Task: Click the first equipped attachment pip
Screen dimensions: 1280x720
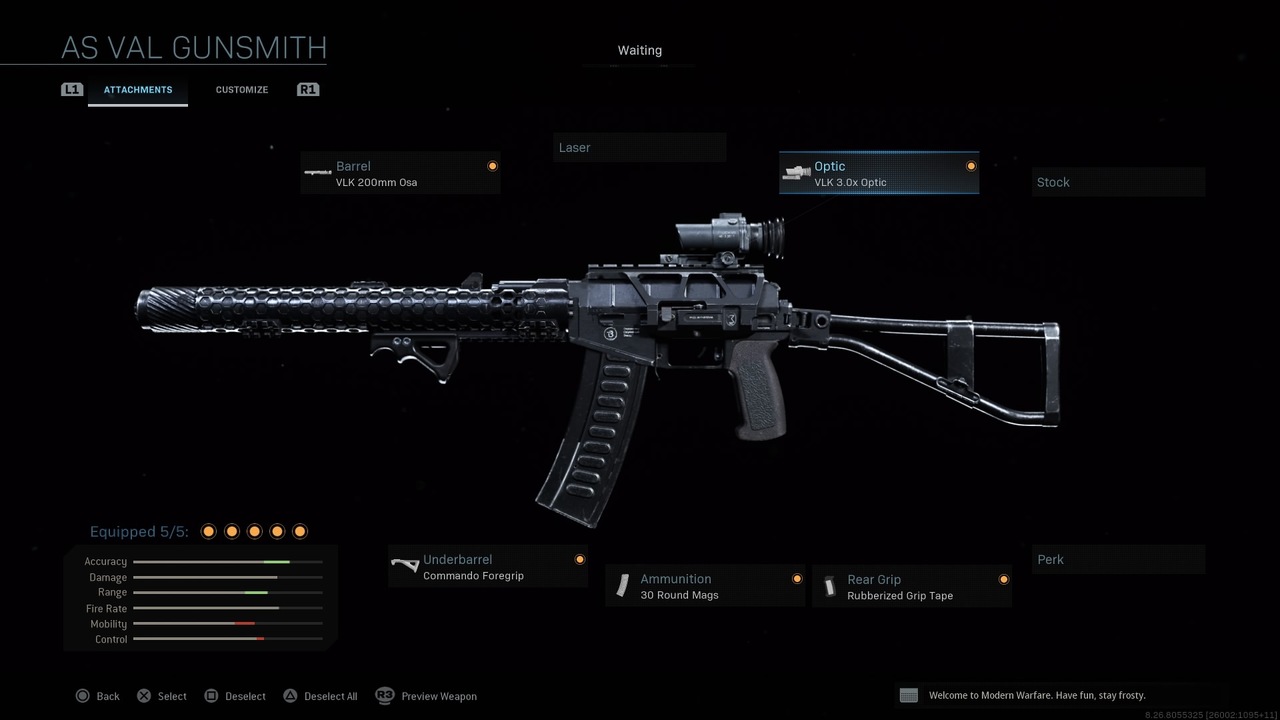Action: coord(209,531)
